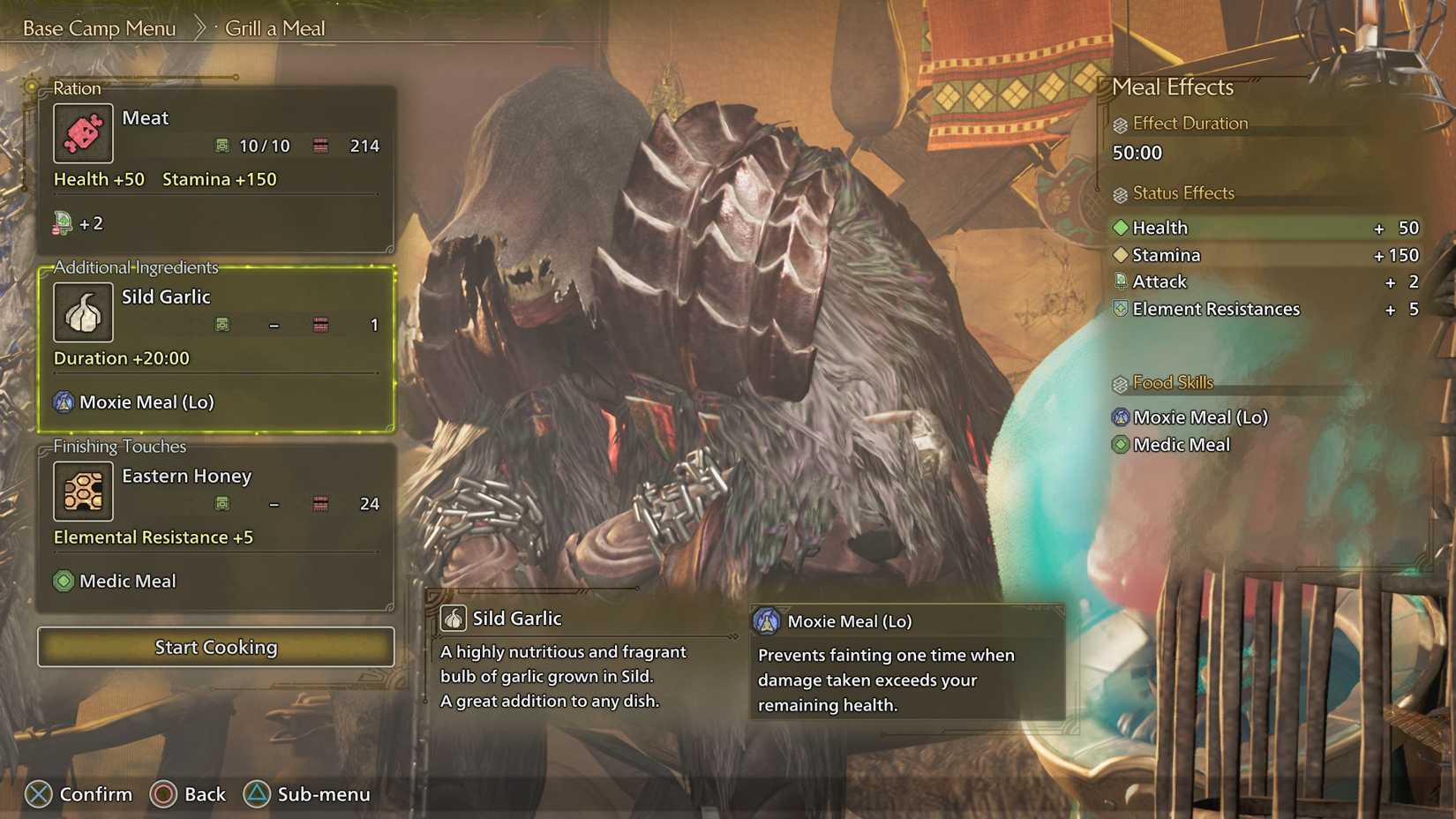The image size is (1456, 819).
Task: Click the points icon showing 214
Action: (321, 146)
